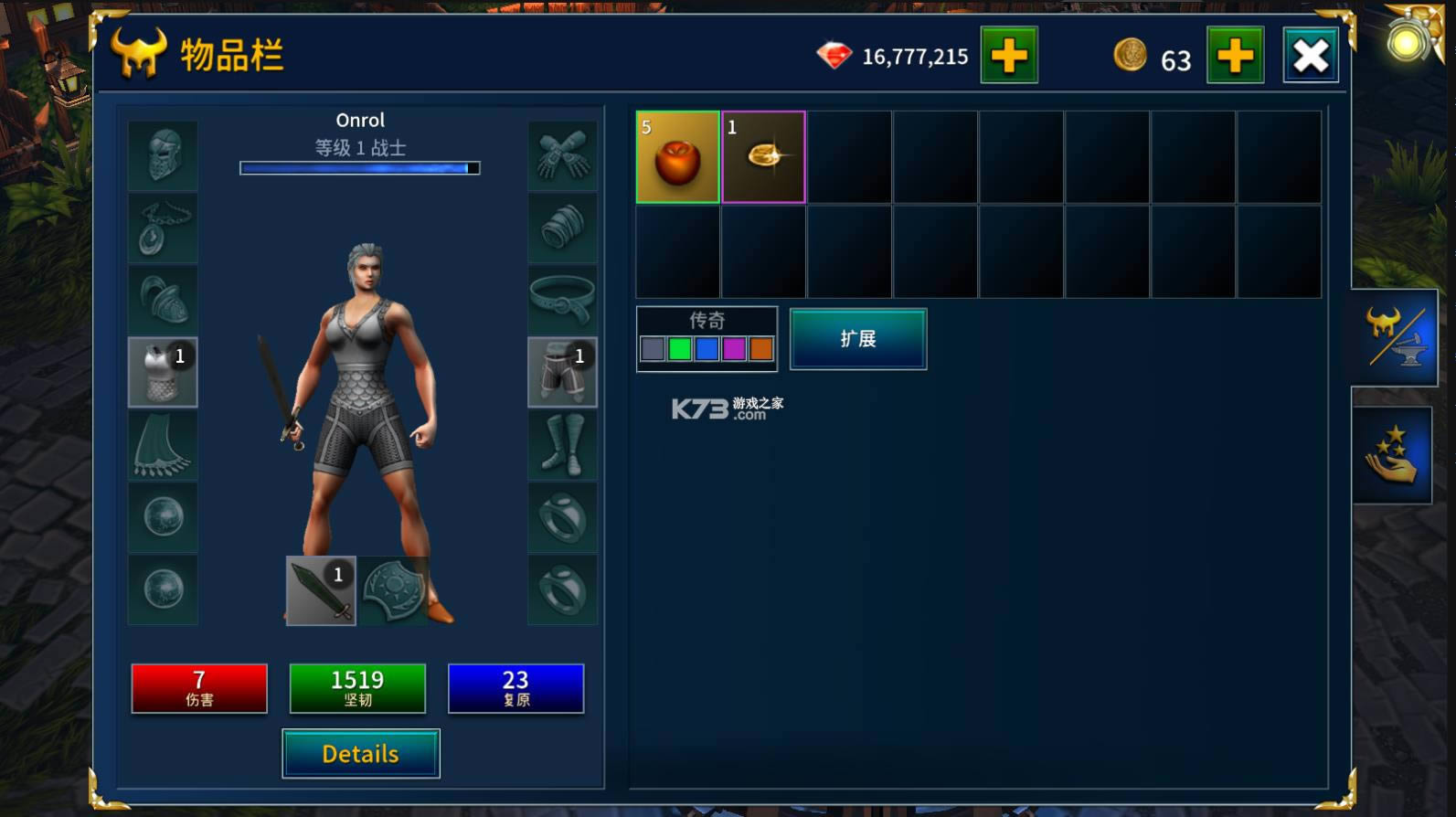Open the Details view for Onrol
Image resolution: width=1456 pixels, height=817 pixels.
360,753
